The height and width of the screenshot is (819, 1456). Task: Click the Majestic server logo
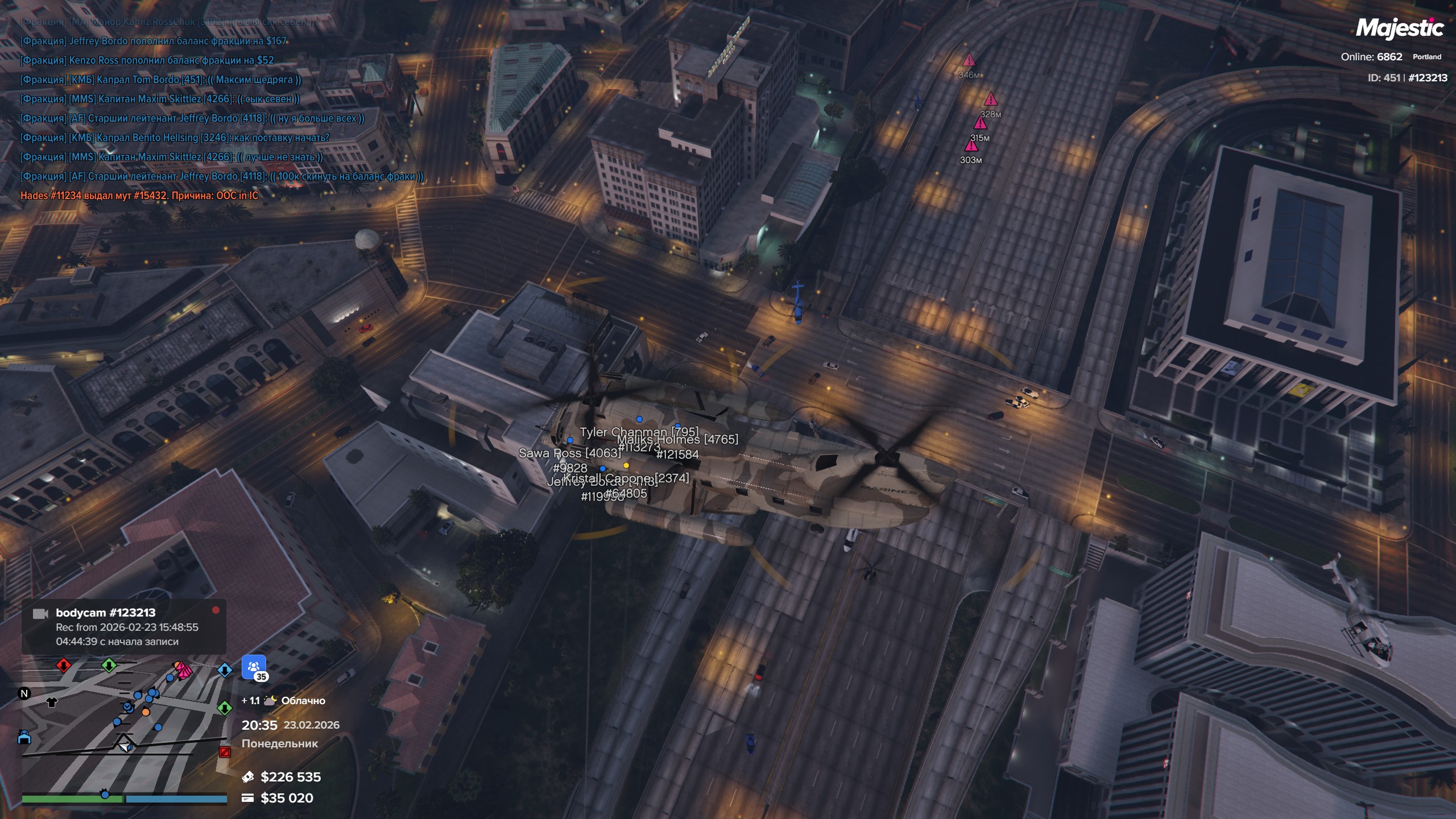point(1399,28)
